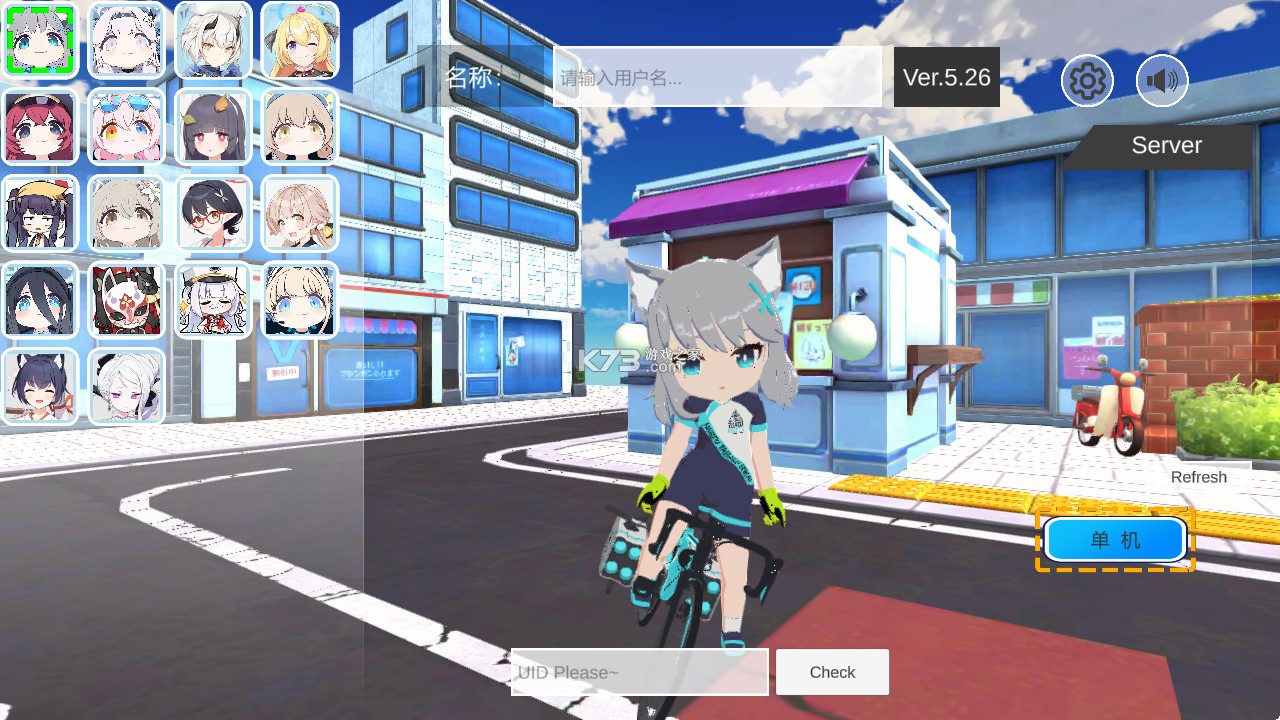Pick the black-haired character with leaf ornaments
The width and height of the screenshot is (1280, 720).
click(213, 126)
